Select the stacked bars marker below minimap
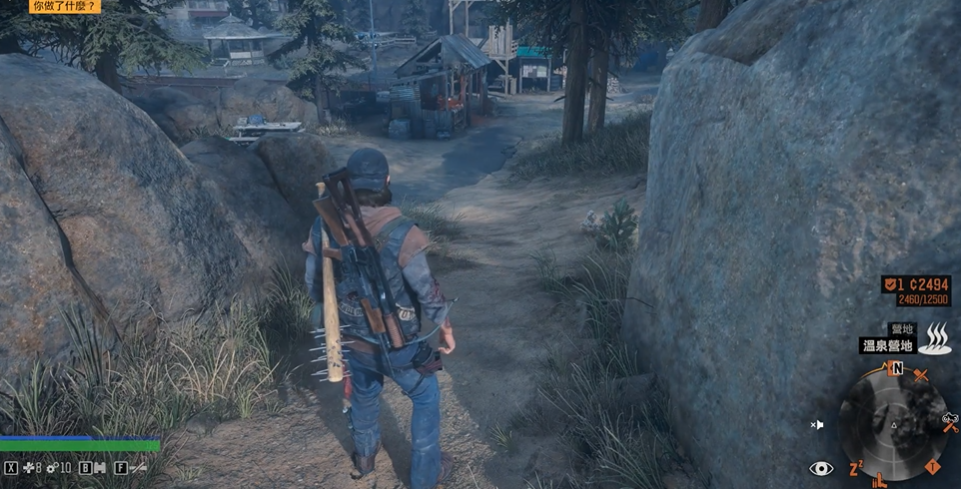This screenshot has width=961, height=489. coord(879,481)
